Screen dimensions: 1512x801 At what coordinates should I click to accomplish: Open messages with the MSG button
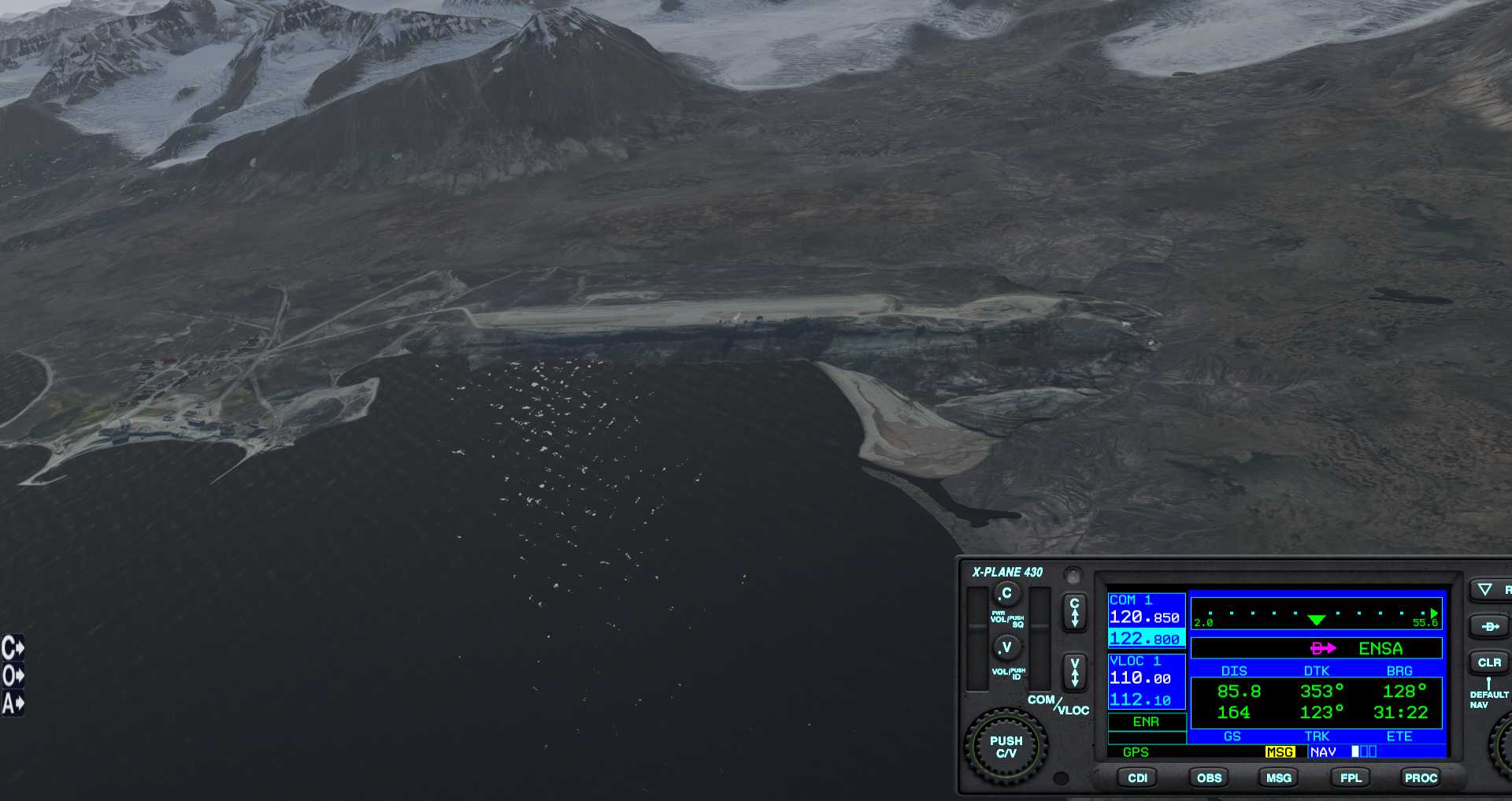[x=1278, y=777]
